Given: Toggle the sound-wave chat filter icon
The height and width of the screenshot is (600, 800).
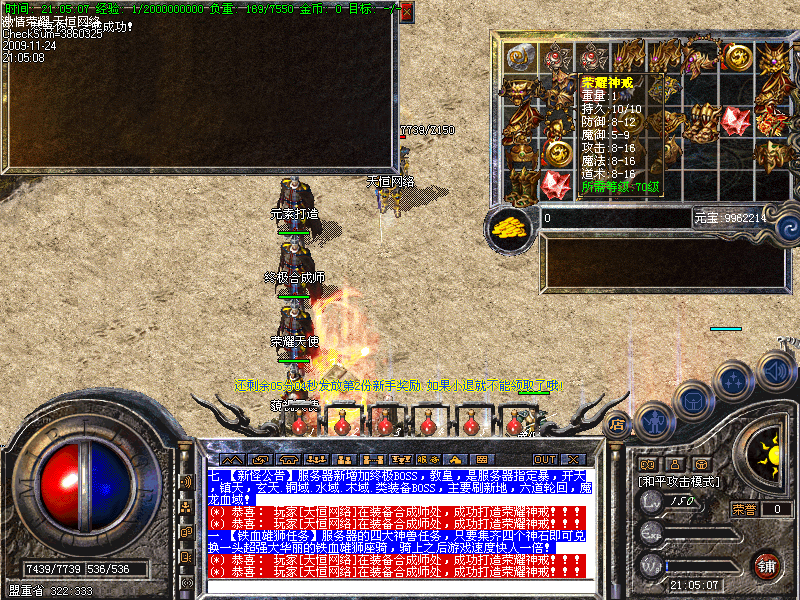Looking at the screenshot, I should pyautogui.click(x=185, y=482).
